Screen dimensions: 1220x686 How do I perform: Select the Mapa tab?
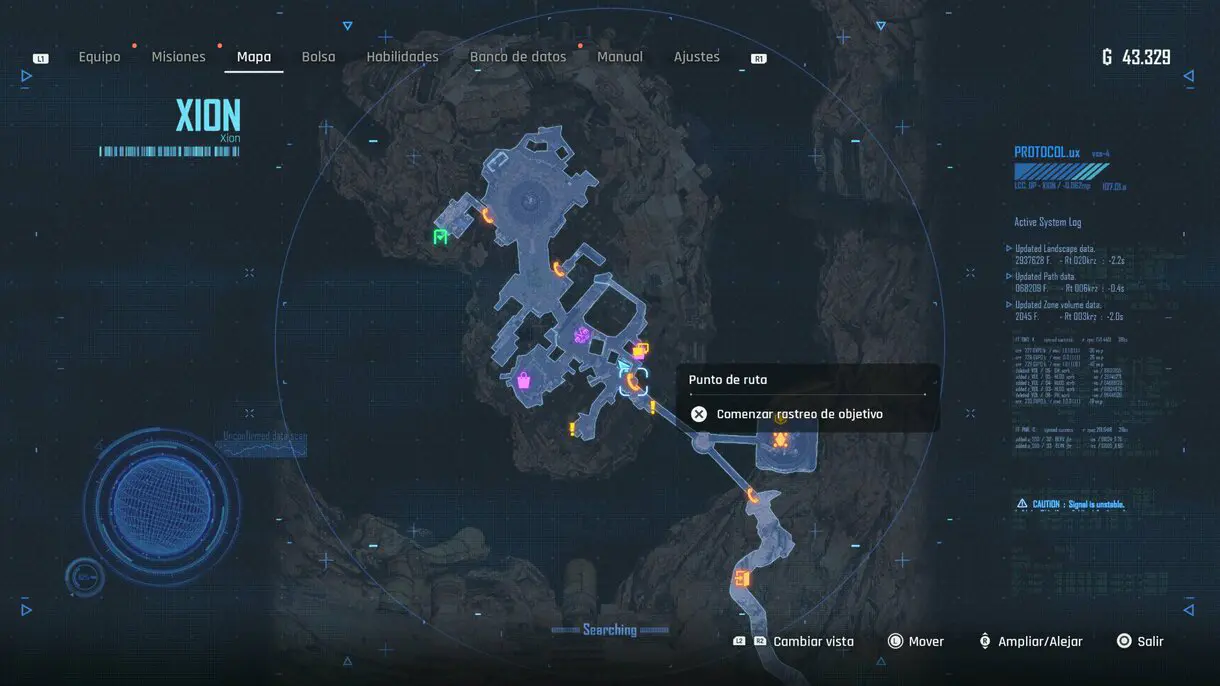point(254,57)
